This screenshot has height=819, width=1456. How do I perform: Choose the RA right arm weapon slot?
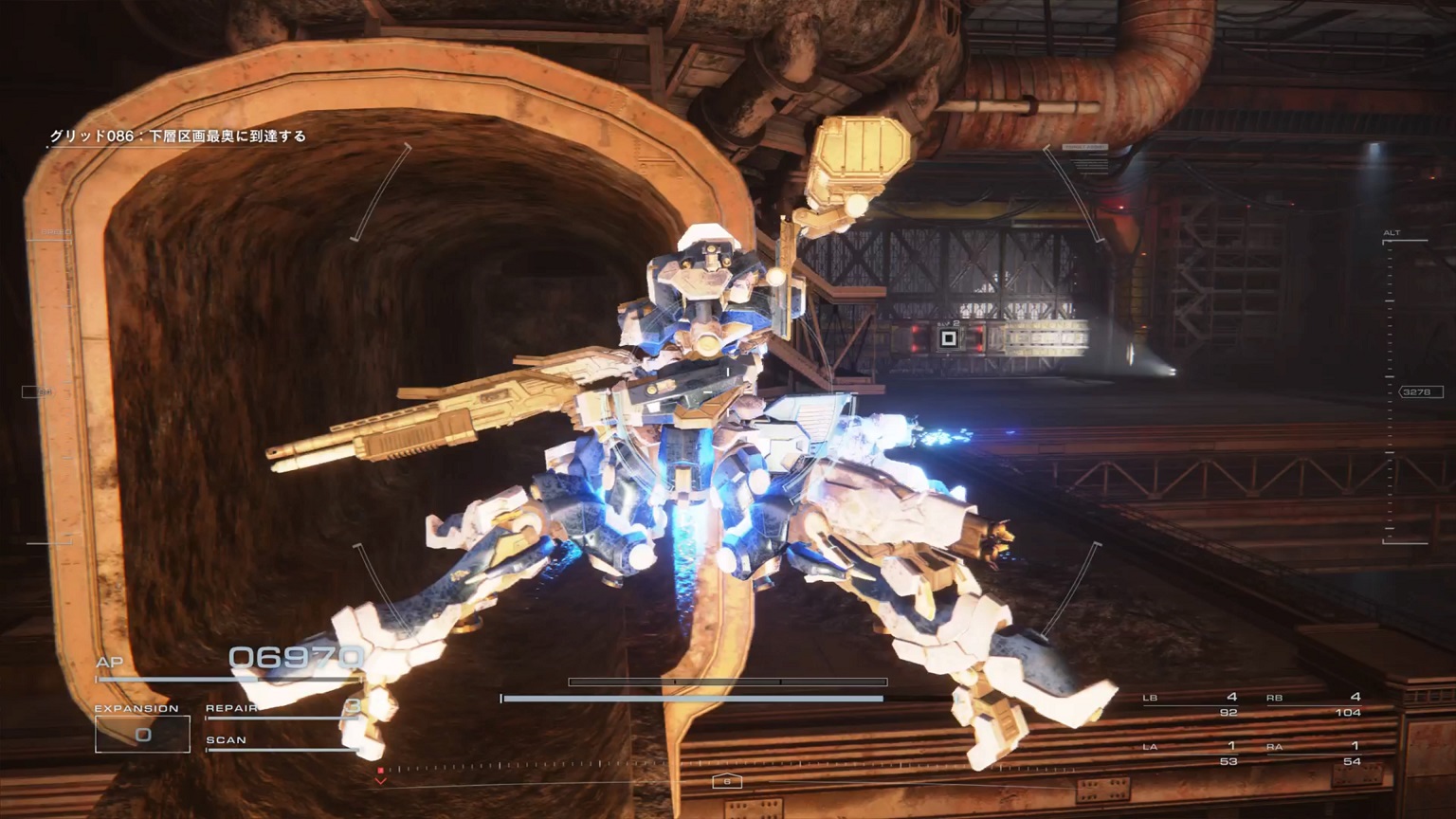coord(1314,754)
